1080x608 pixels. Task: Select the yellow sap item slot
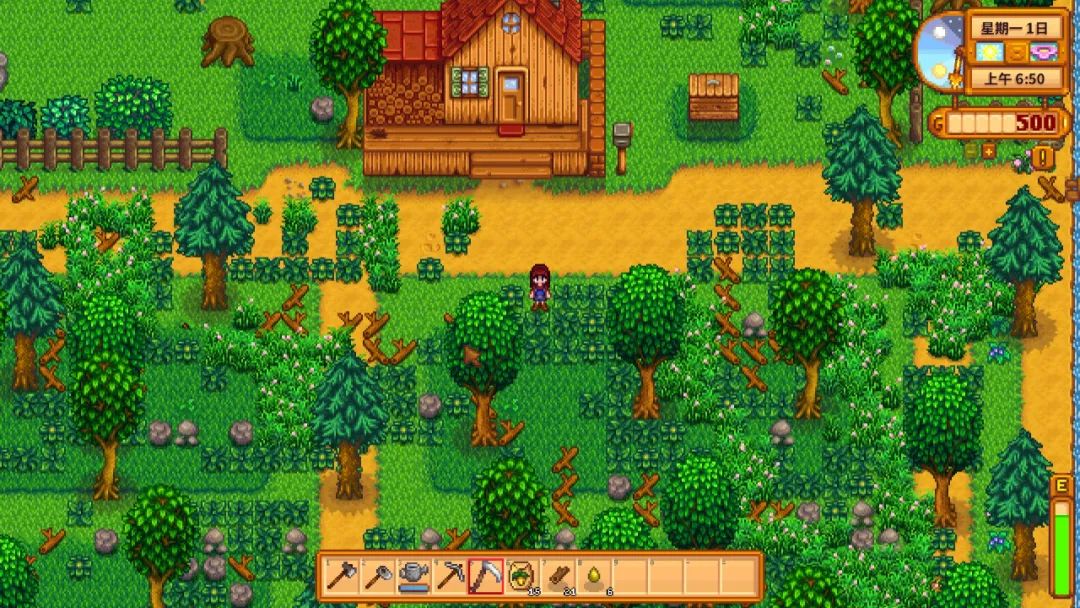593,576
